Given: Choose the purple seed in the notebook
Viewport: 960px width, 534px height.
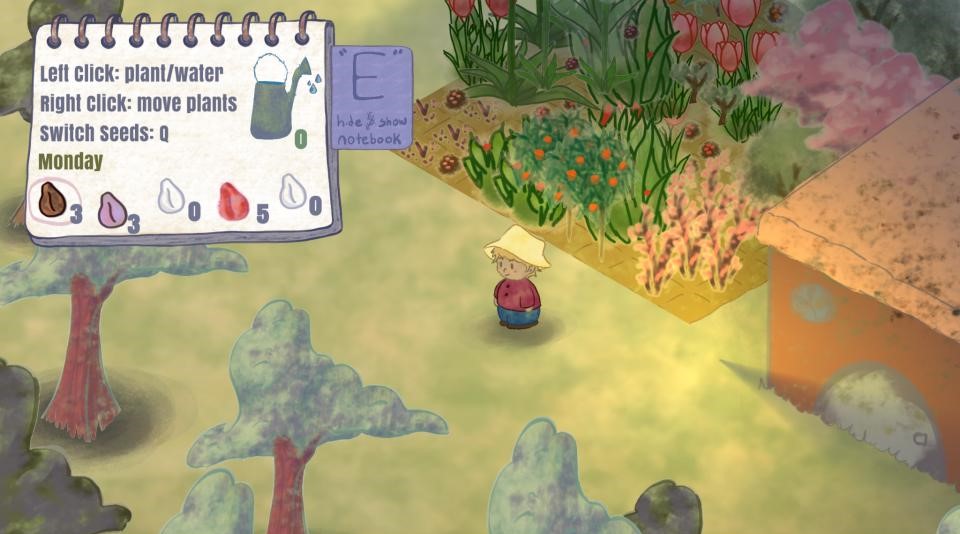Looking at the screenshot, I should tap(111, 210).
